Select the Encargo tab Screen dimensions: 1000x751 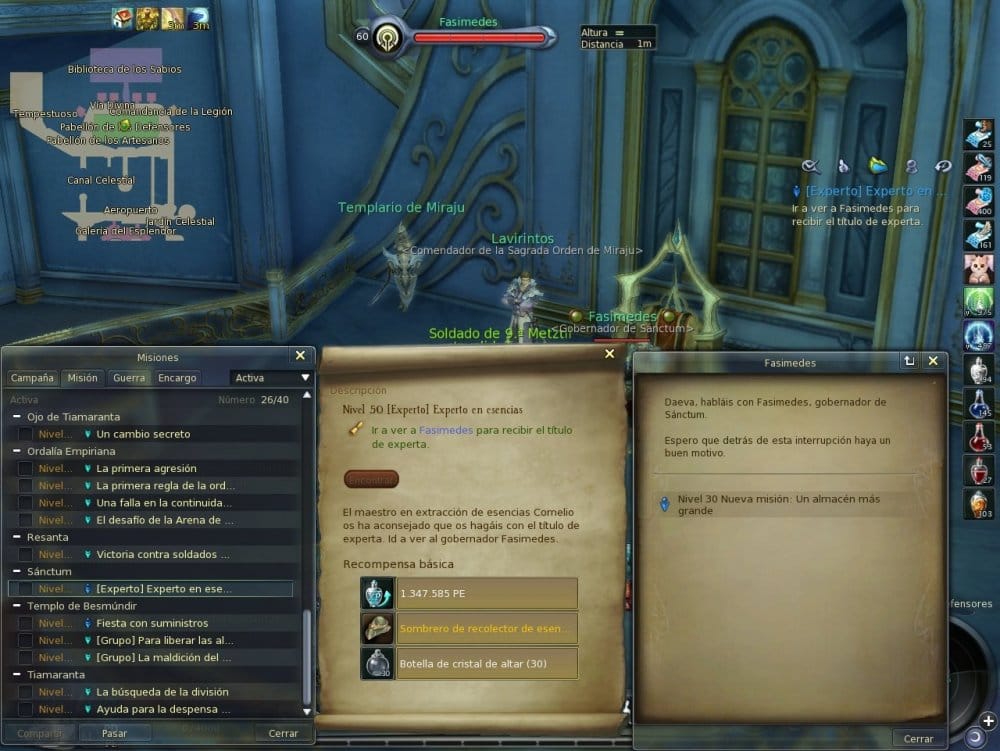177,378
